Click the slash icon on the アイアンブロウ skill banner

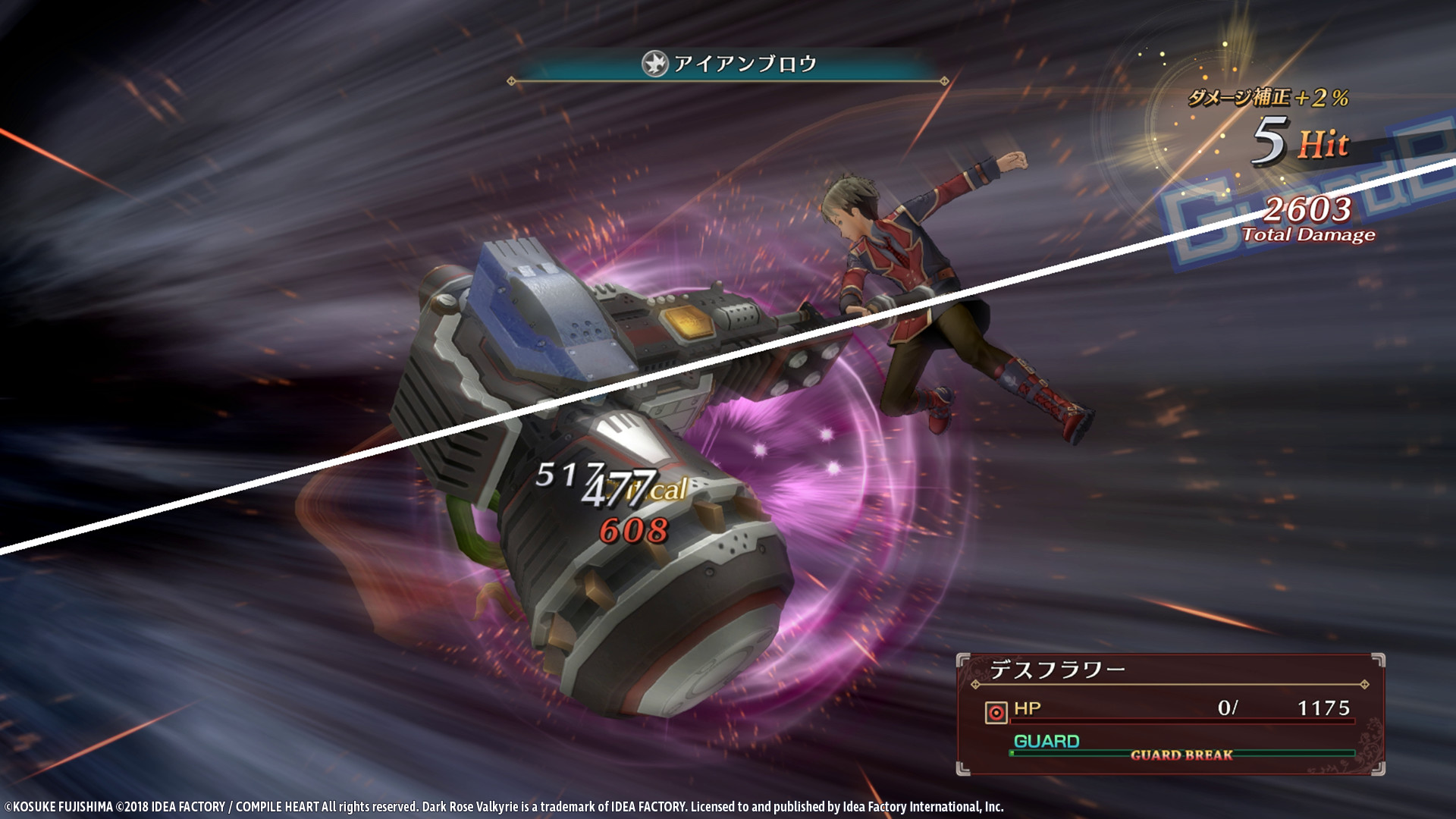[x=657, y=64]
